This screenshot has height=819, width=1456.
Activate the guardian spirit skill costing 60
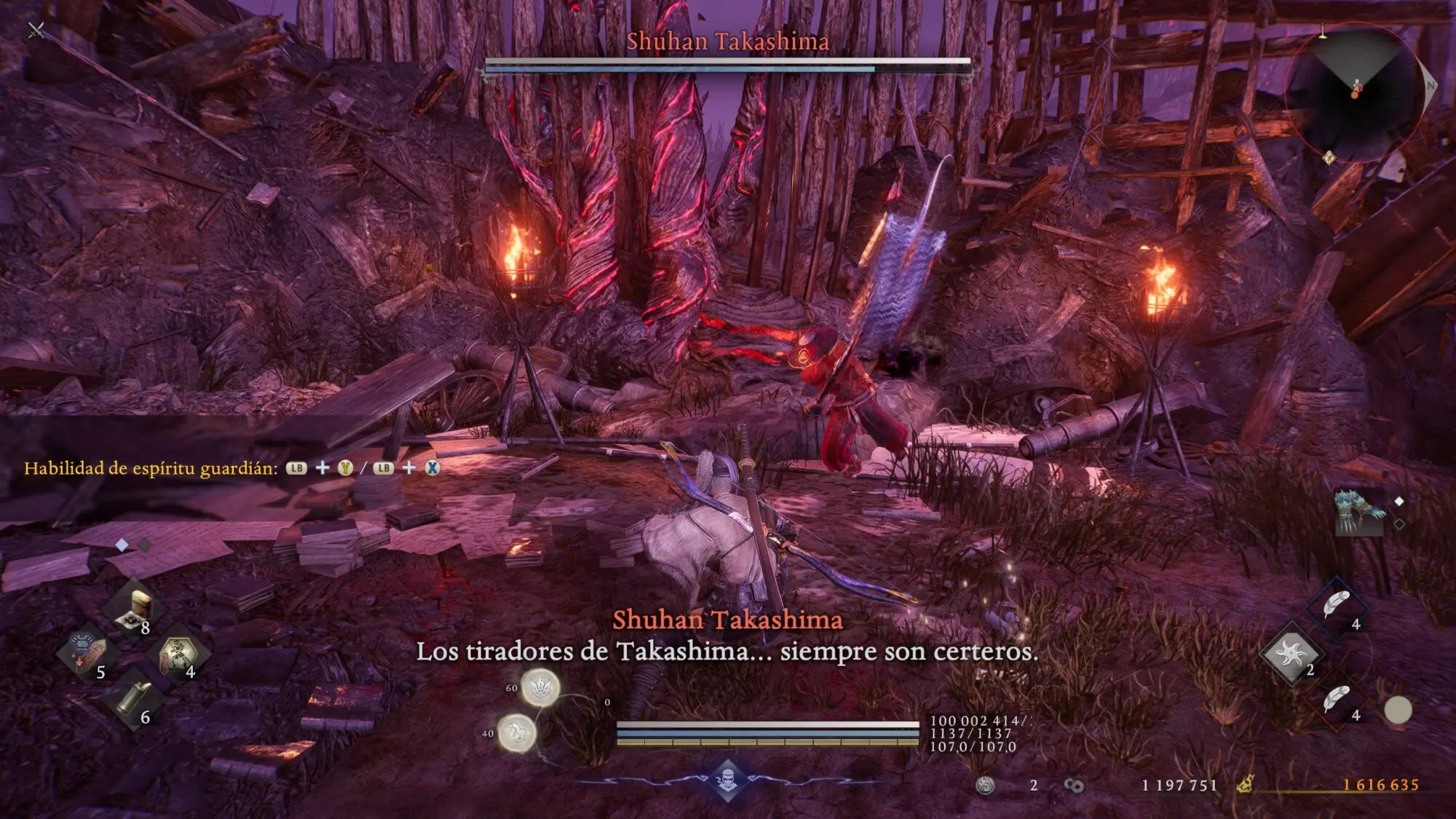tap(540, 687)
